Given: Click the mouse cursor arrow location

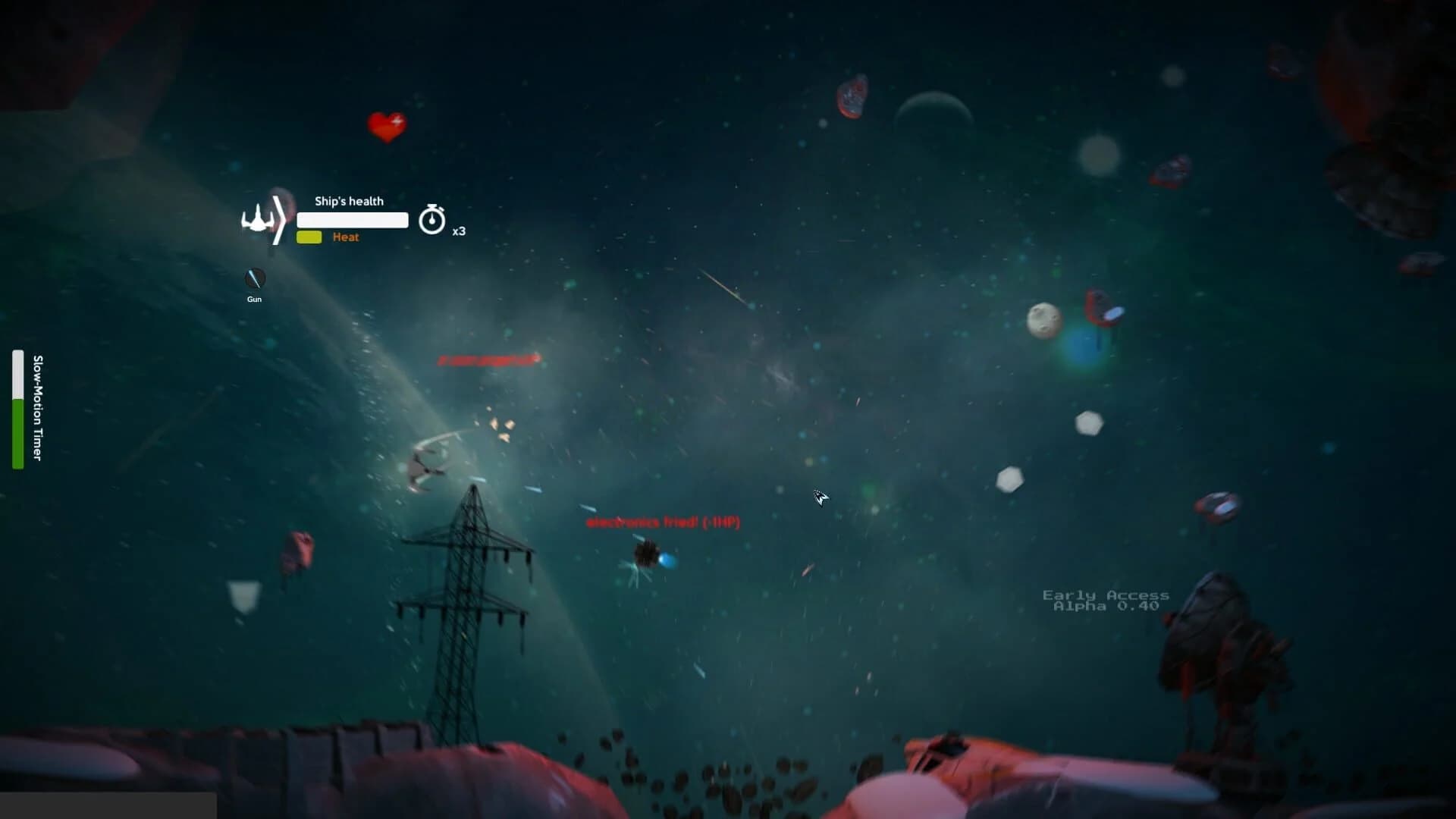Looking at the screenshot, I should pos(821,498).
